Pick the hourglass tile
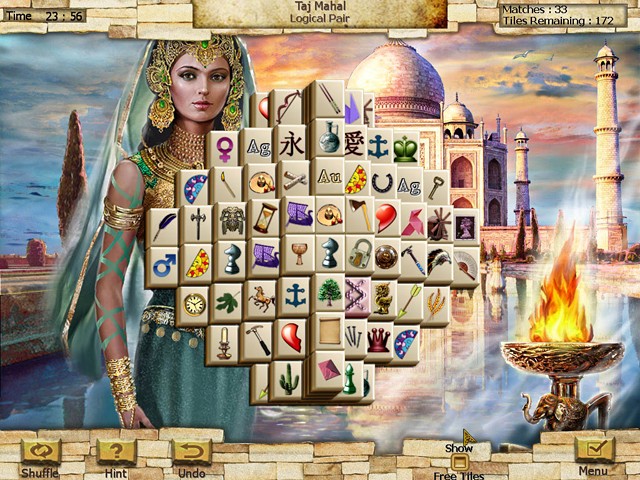 click(x=264, y=216)
